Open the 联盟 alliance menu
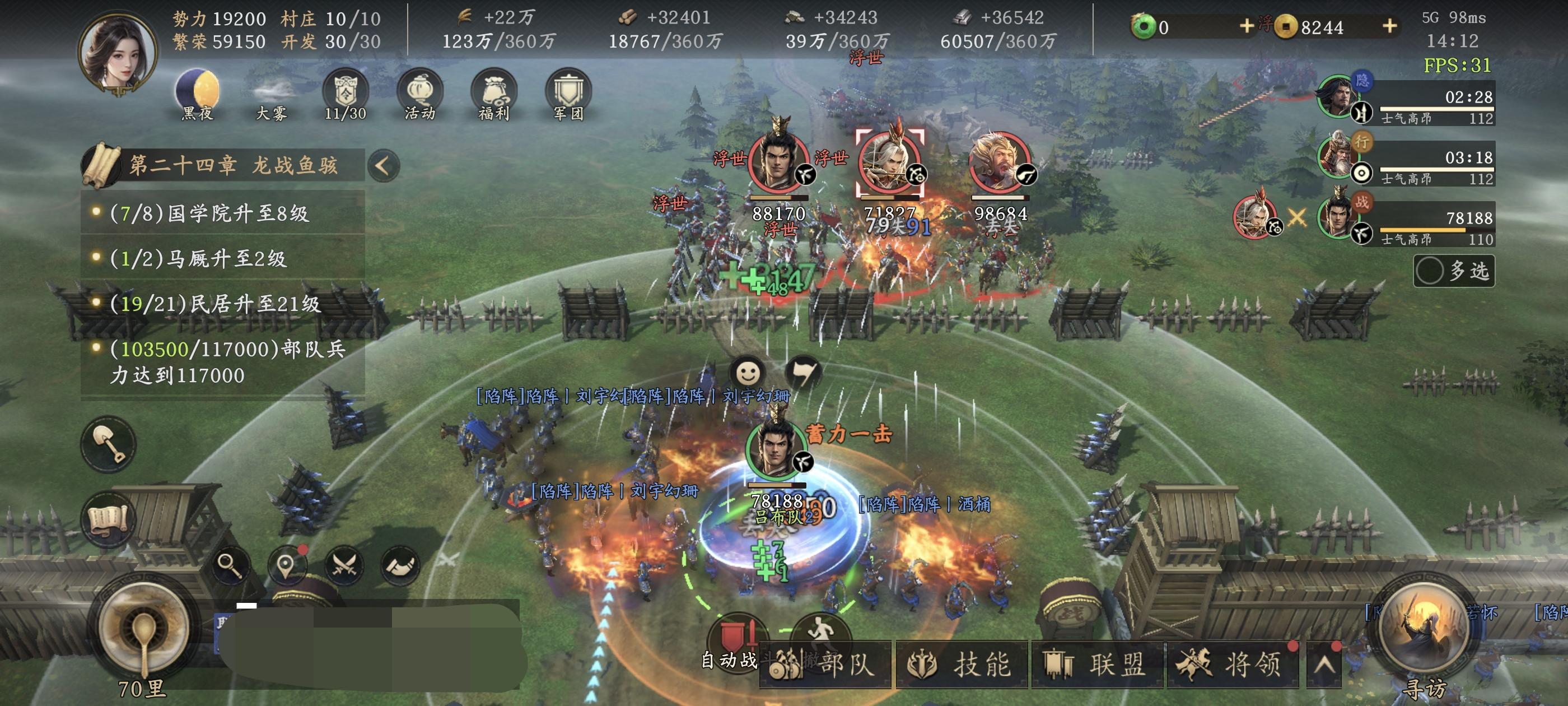Screen dimensions: 1568x706 point(1097,665)
